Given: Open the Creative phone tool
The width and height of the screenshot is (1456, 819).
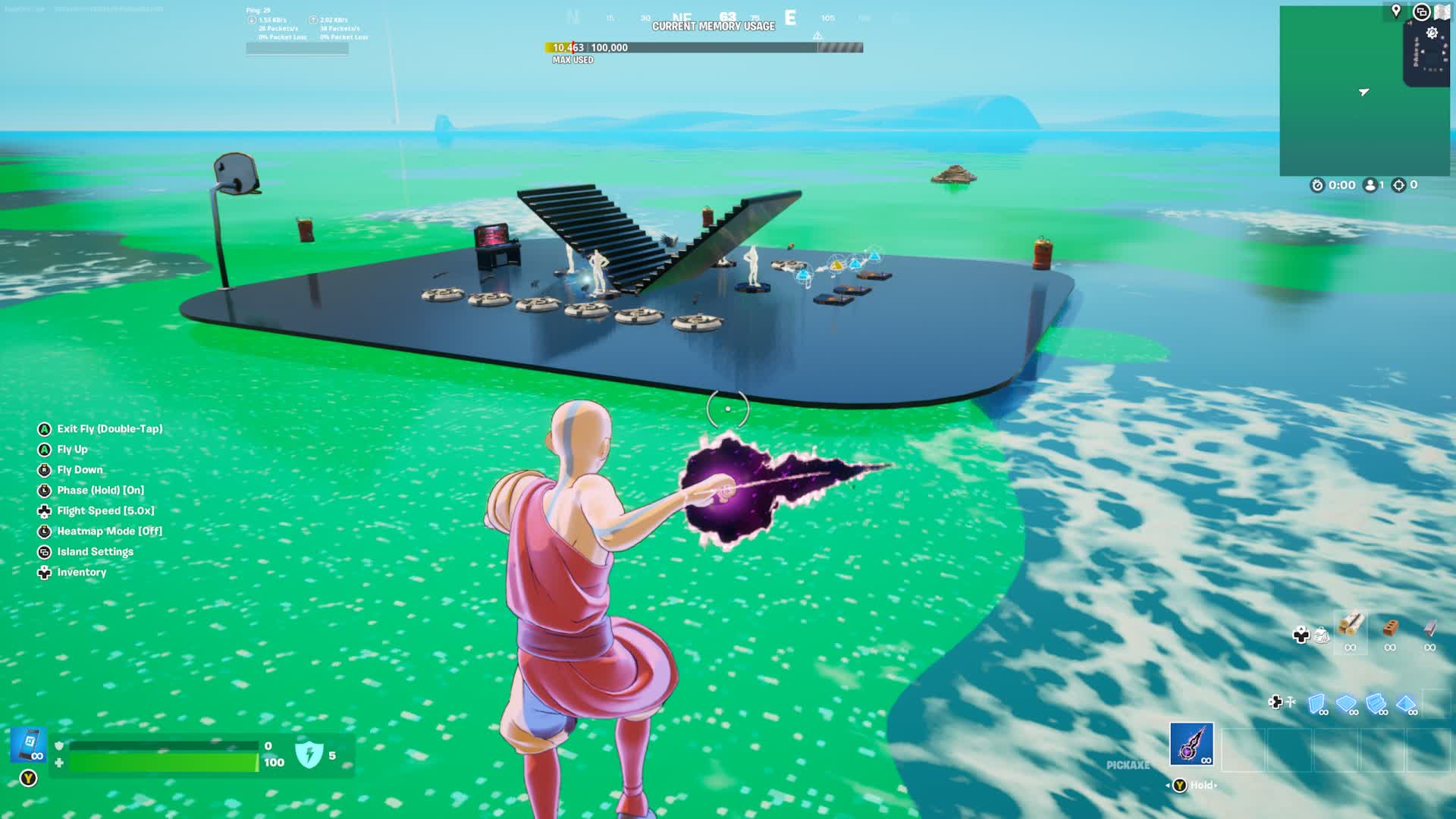Looking at the screenshot, I should click(x=29, y=745).
